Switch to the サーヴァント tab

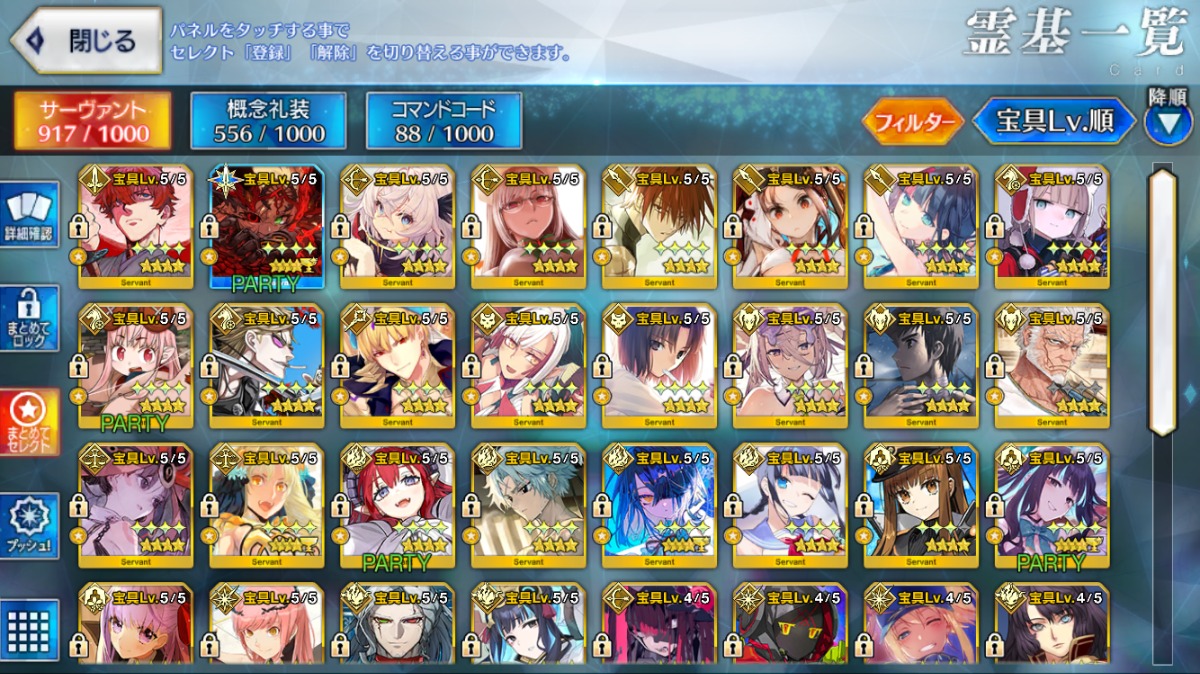(92, 121)
